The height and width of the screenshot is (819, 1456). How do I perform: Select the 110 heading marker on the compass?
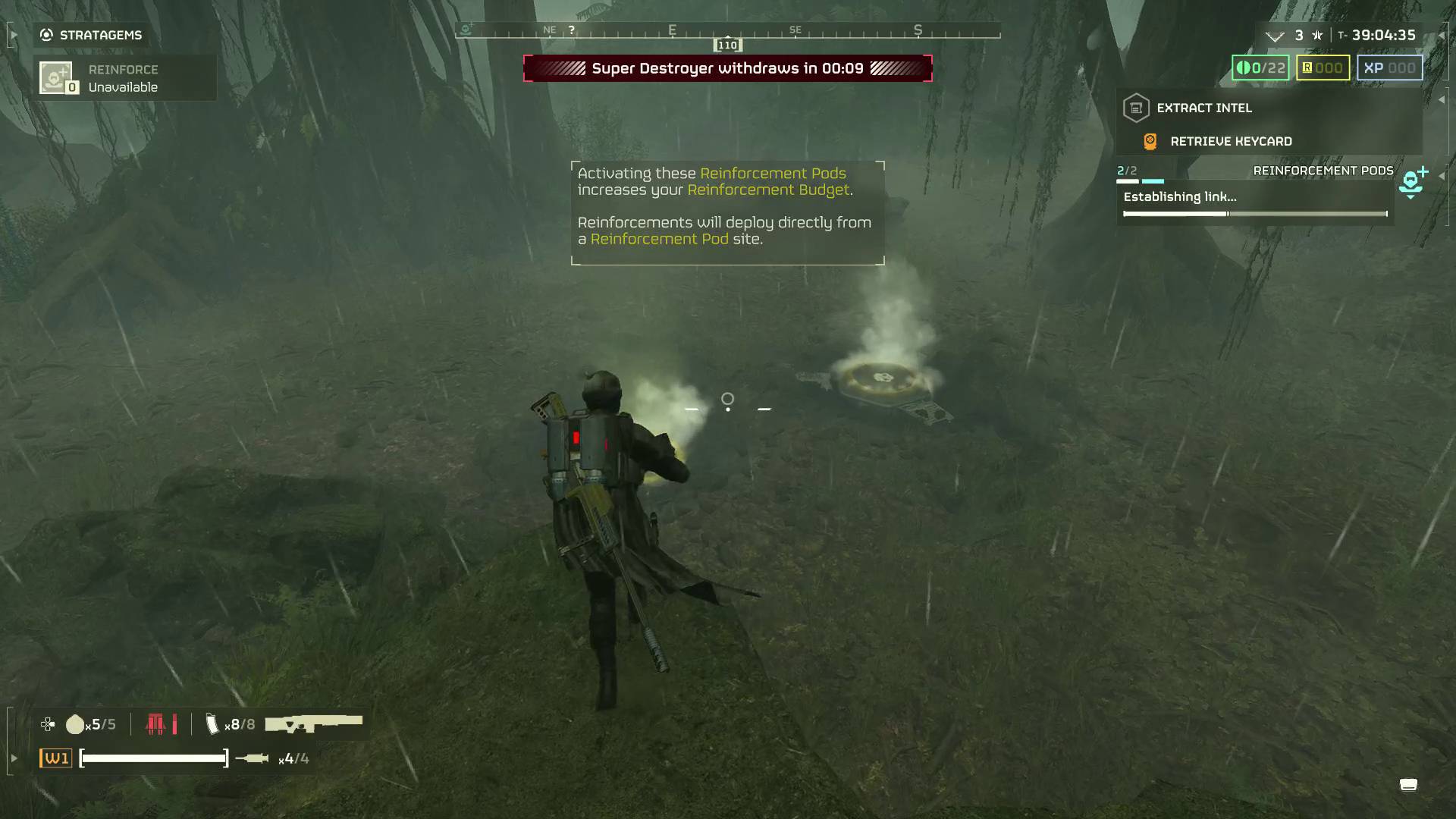726,45
